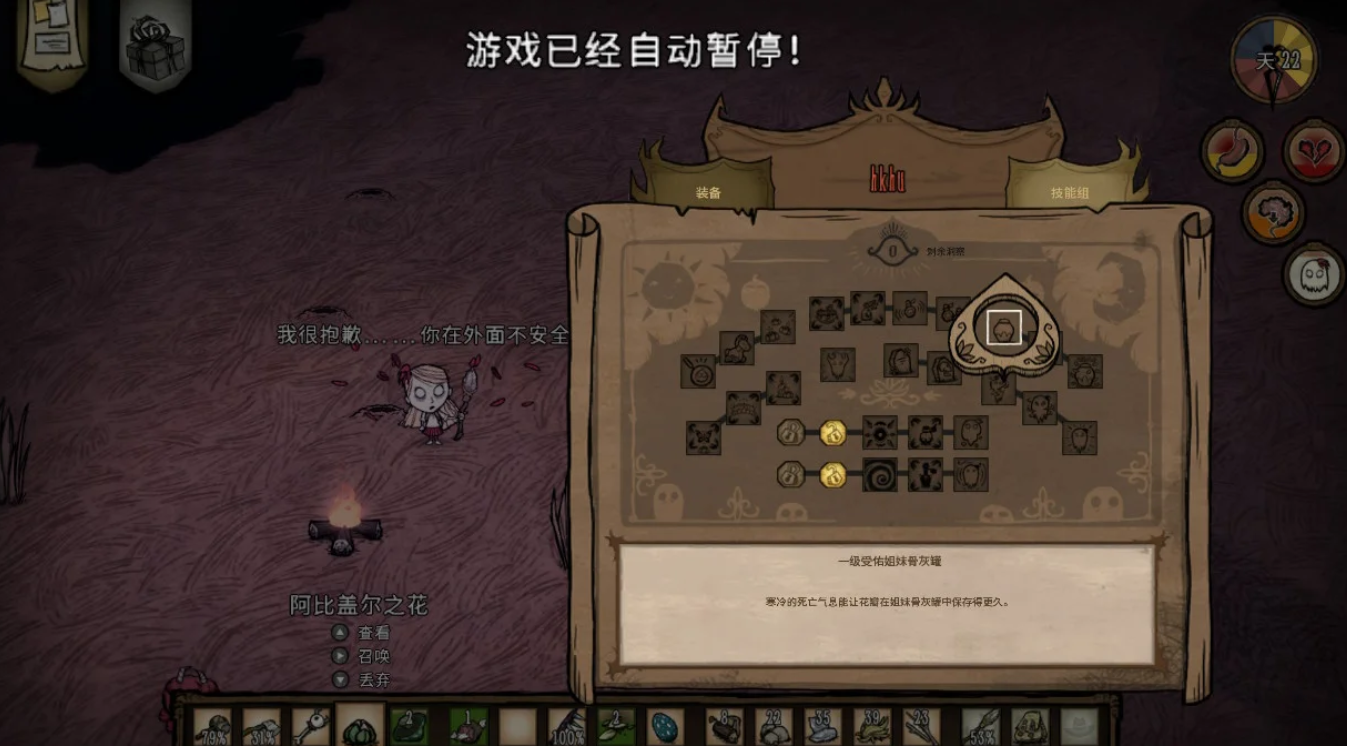This screenshot has height=746, width=1347.
Task: Click the 召唤 summon prompt
Action: click(x=374, y=657)
